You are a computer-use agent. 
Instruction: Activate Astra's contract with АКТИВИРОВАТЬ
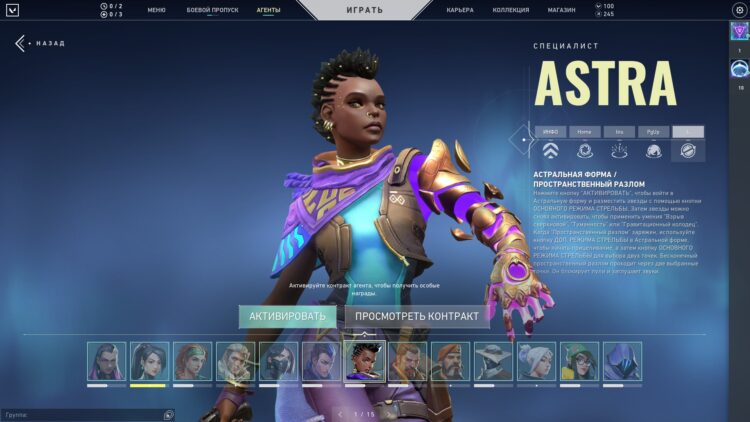[x=287, y=316]
